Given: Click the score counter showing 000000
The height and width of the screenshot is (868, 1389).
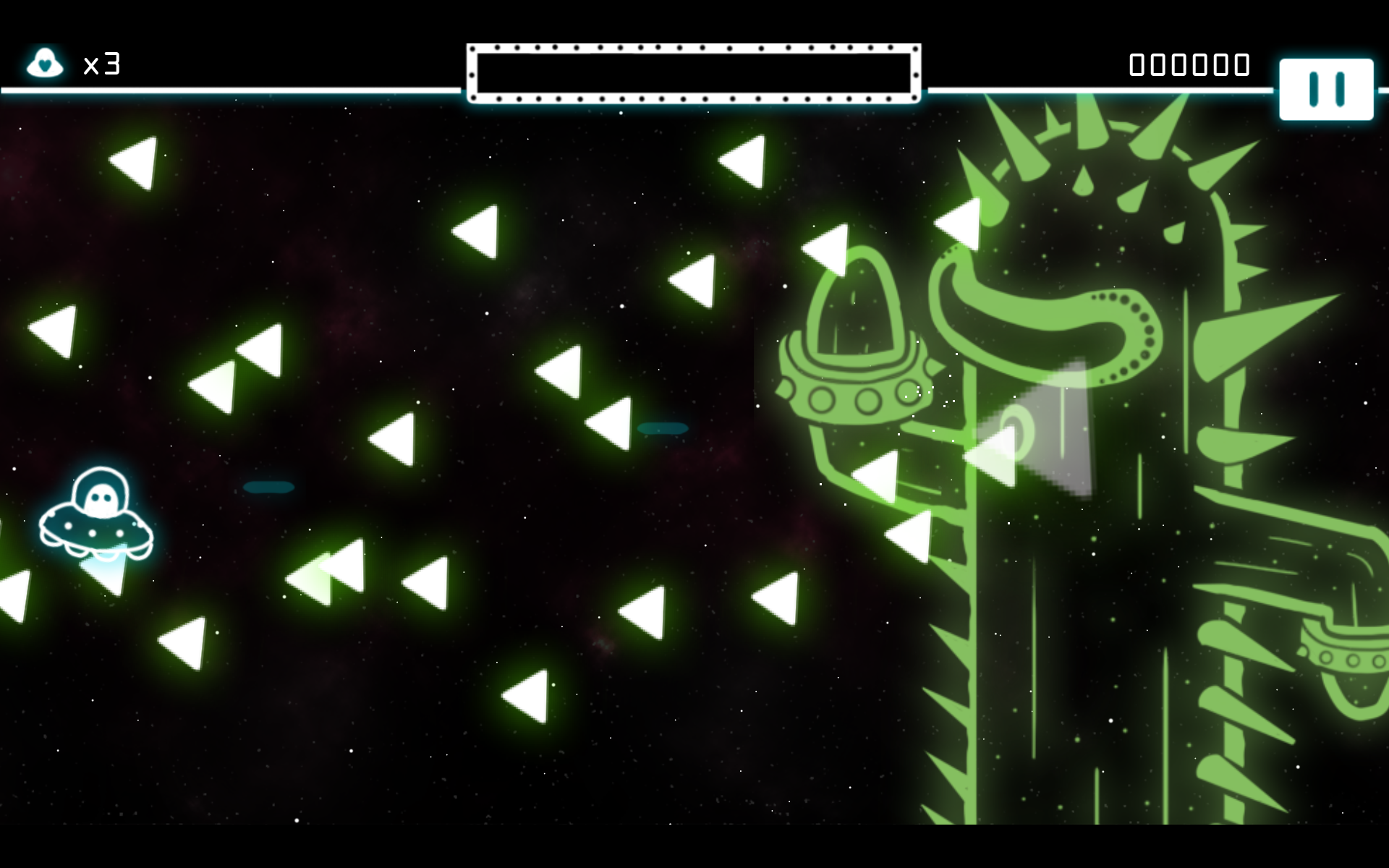Looking at the screenshot, I should [1189, 64].
